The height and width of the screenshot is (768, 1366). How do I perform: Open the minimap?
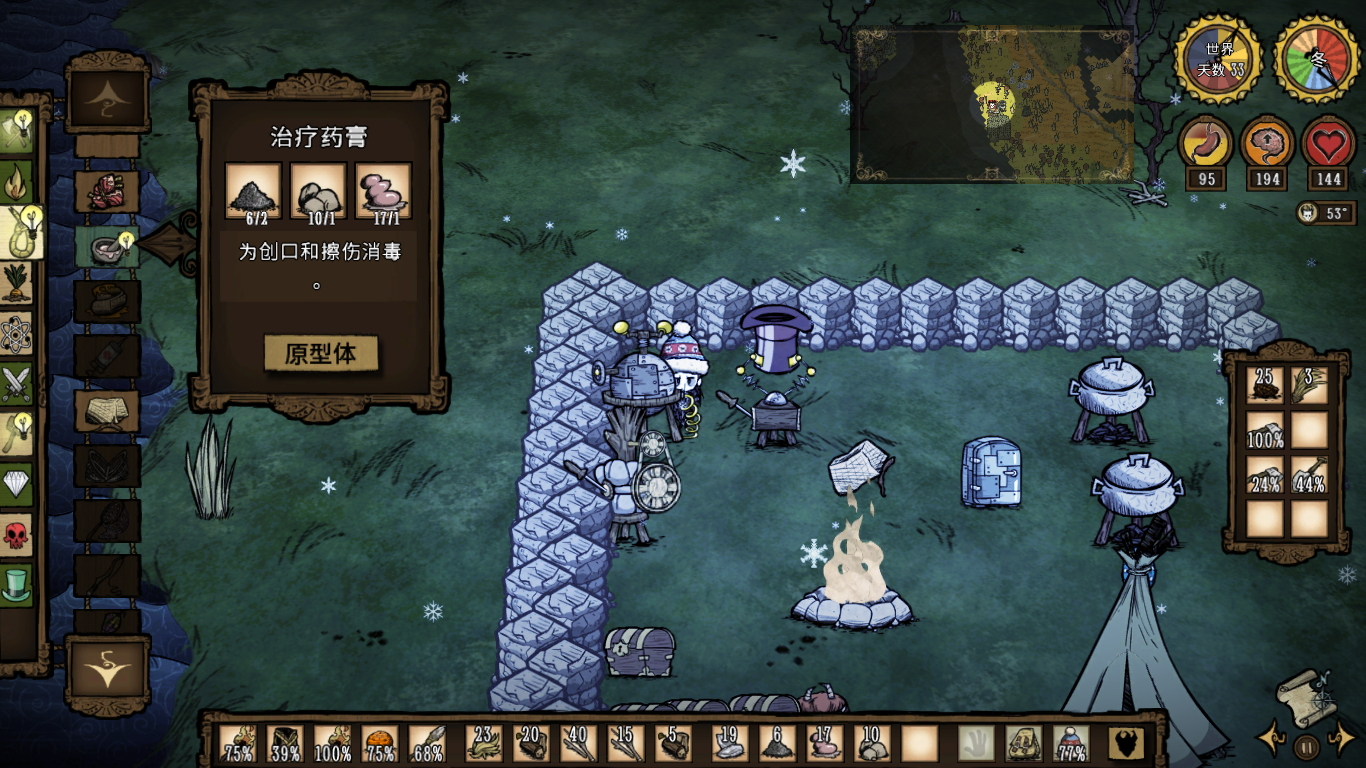pos(992,104)
